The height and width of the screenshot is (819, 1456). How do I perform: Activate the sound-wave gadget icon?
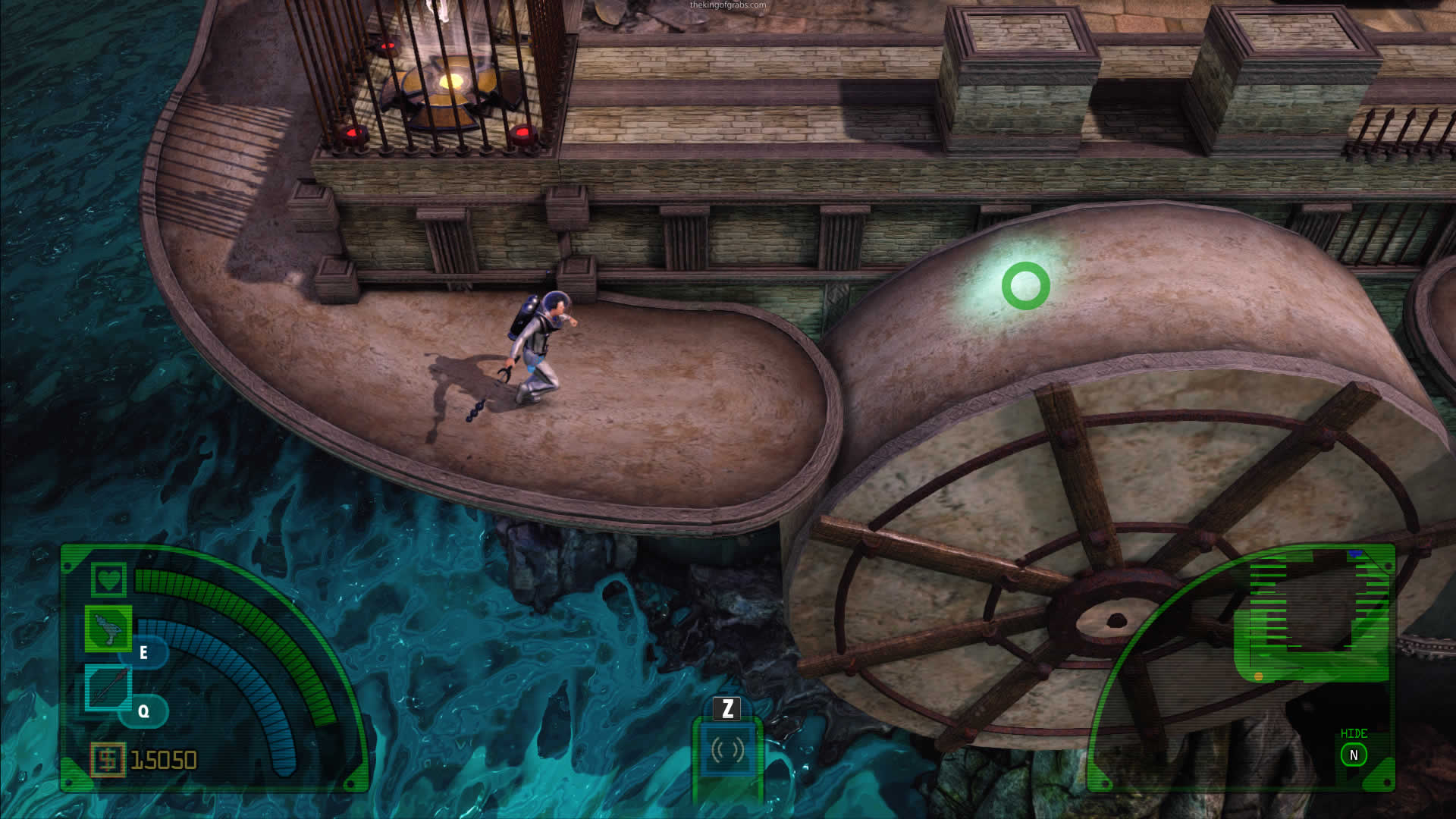727,749
